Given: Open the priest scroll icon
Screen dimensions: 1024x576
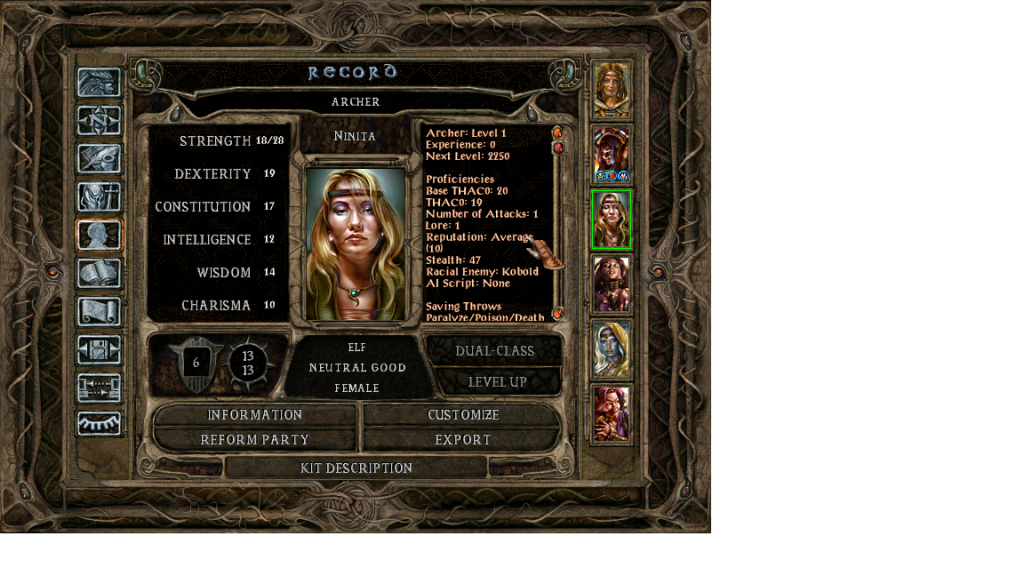Looking at the screenshot, I should [99, 311].
